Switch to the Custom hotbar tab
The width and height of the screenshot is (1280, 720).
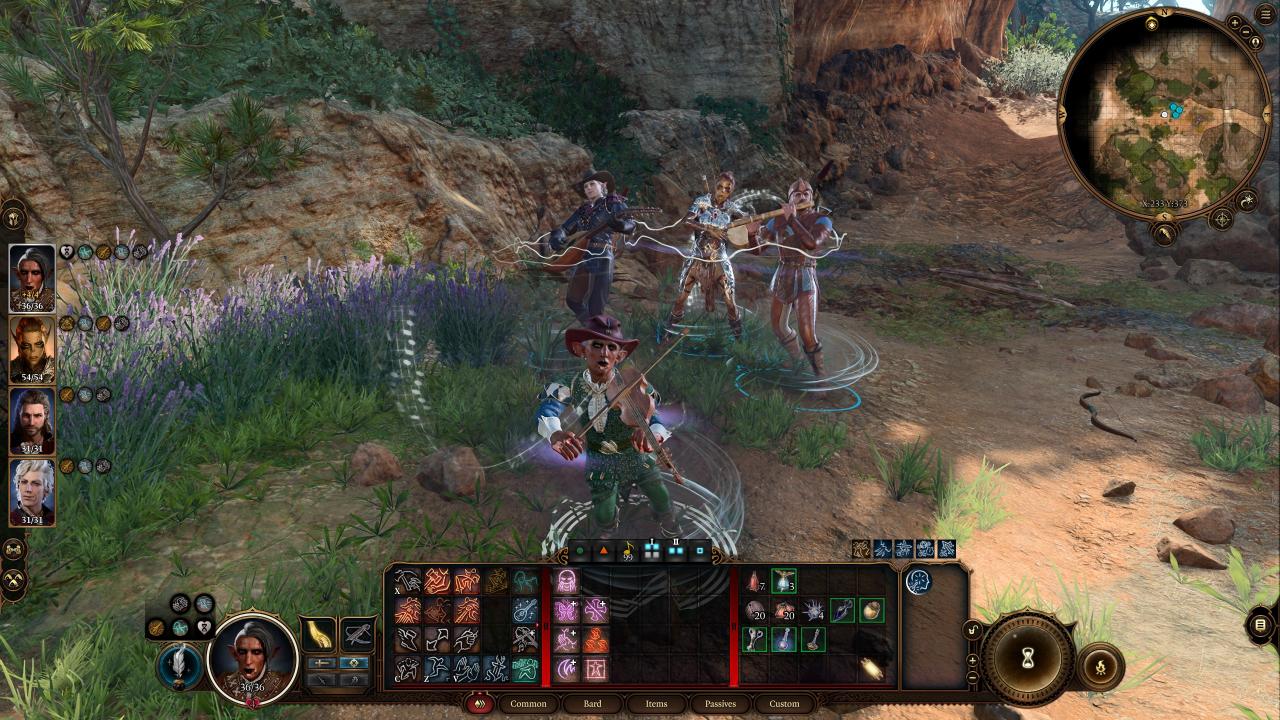click(784, 704)
